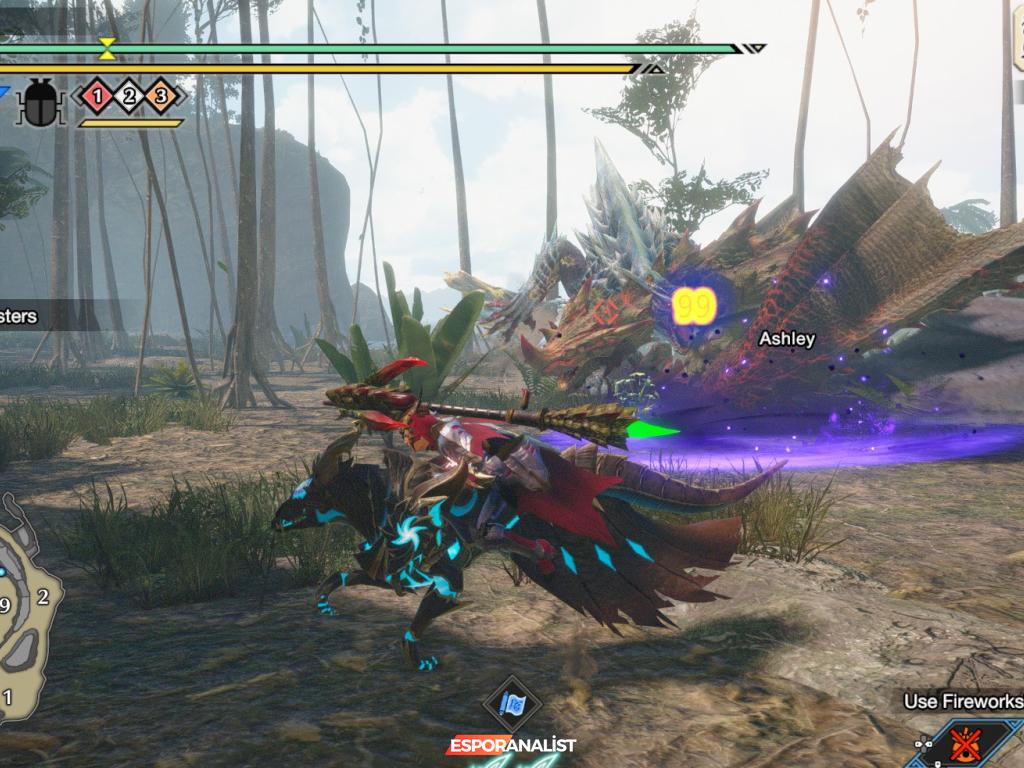Click the black wirebug beetle icon
Image resolution: width=1024 pixels, height=768 pixels.
pyautogui.click(x=40, y=102)
